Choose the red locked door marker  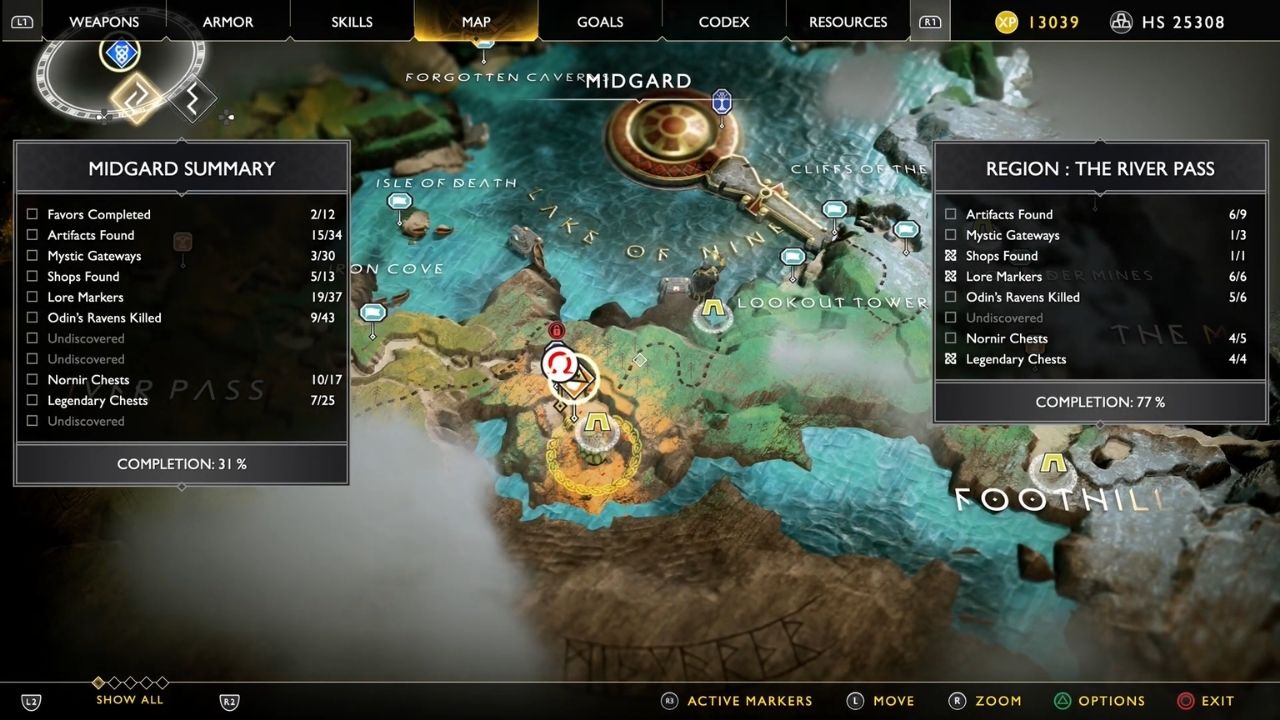pos(557,330)
